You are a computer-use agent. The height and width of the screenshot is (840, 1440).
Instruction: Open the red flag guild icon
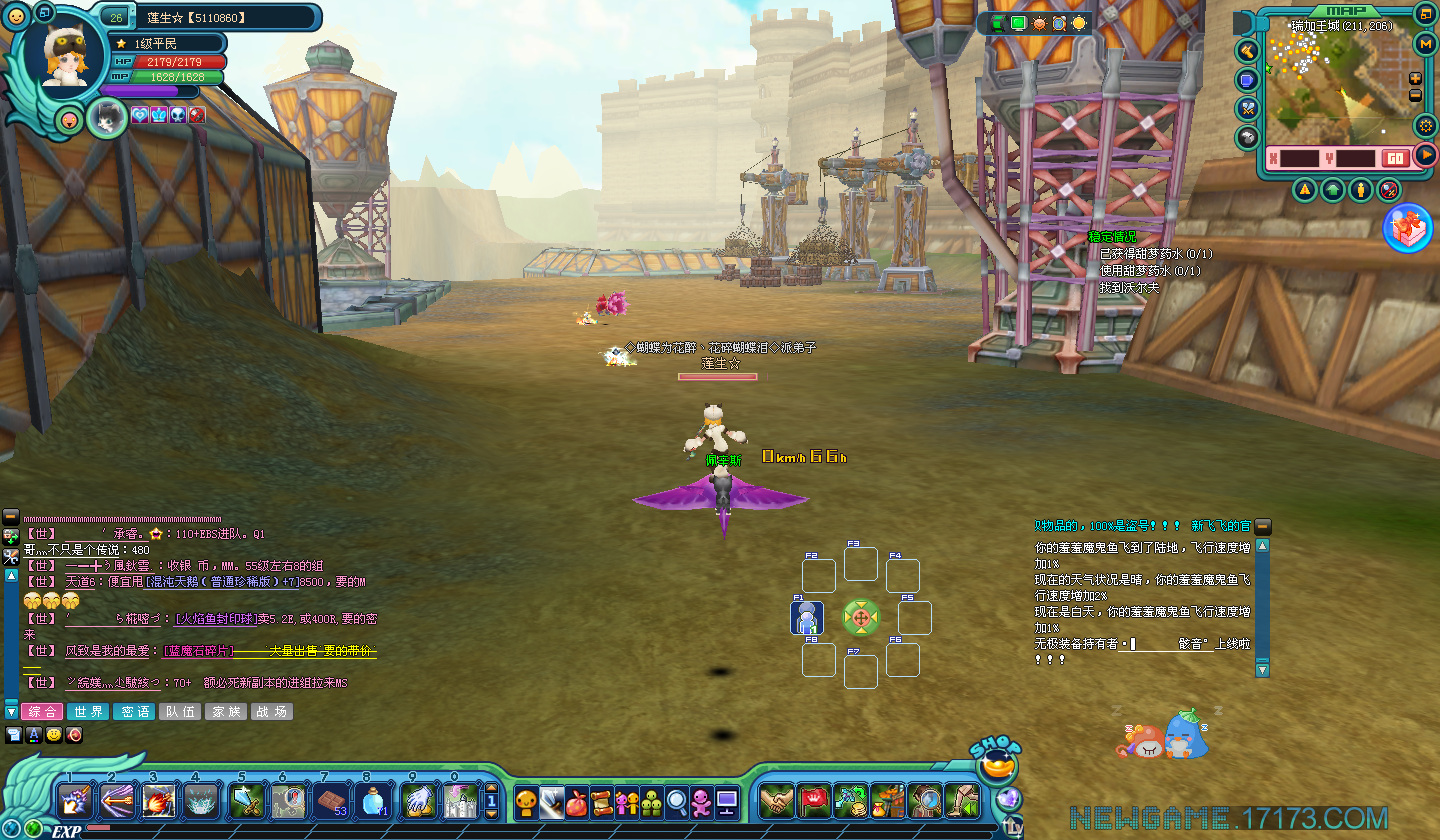click(814, 801)
